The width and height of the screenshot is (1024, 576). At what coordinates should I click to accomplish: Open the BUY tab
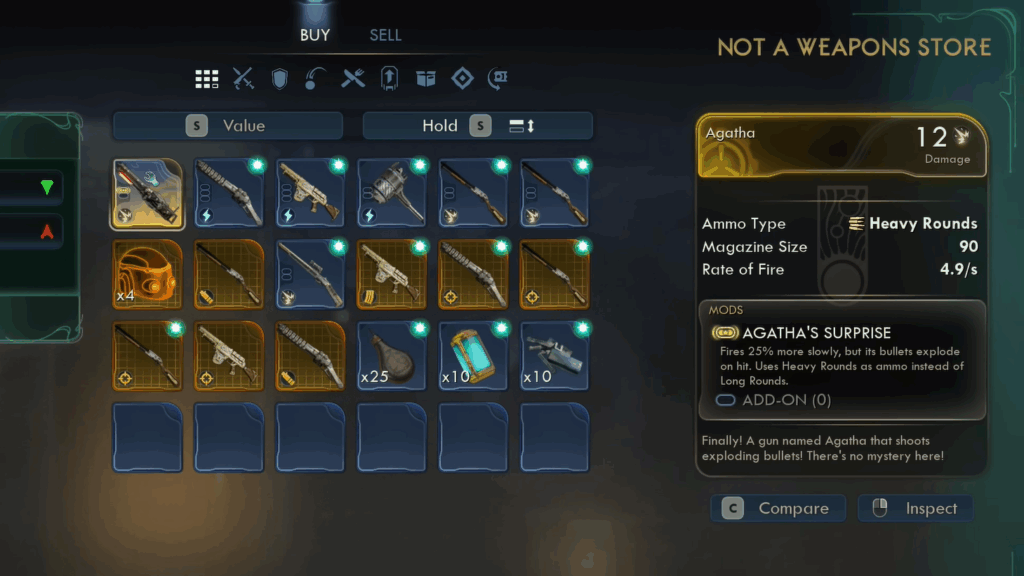click(315, 35)
